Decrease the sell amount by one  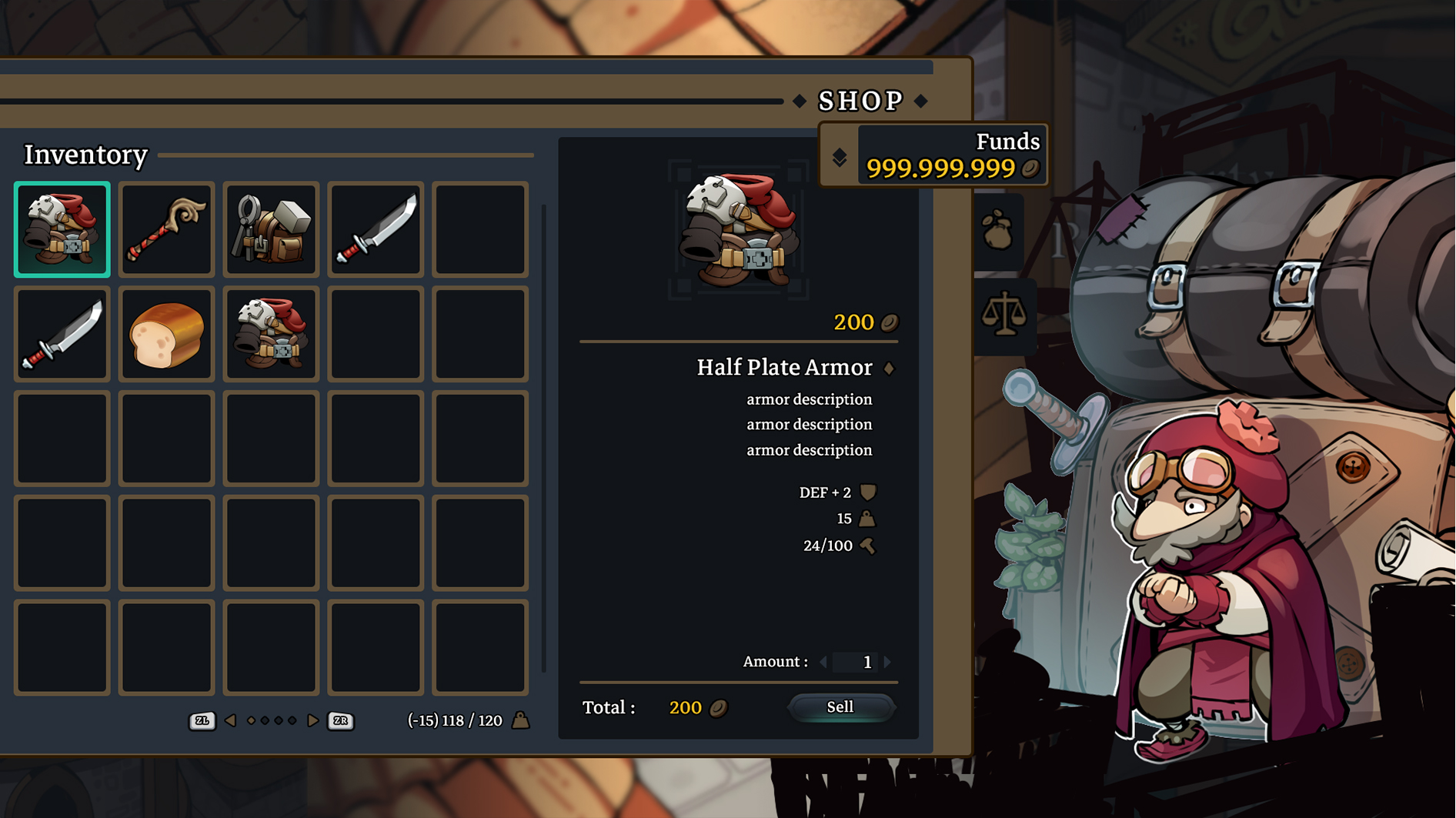click(x=823, y=662)
